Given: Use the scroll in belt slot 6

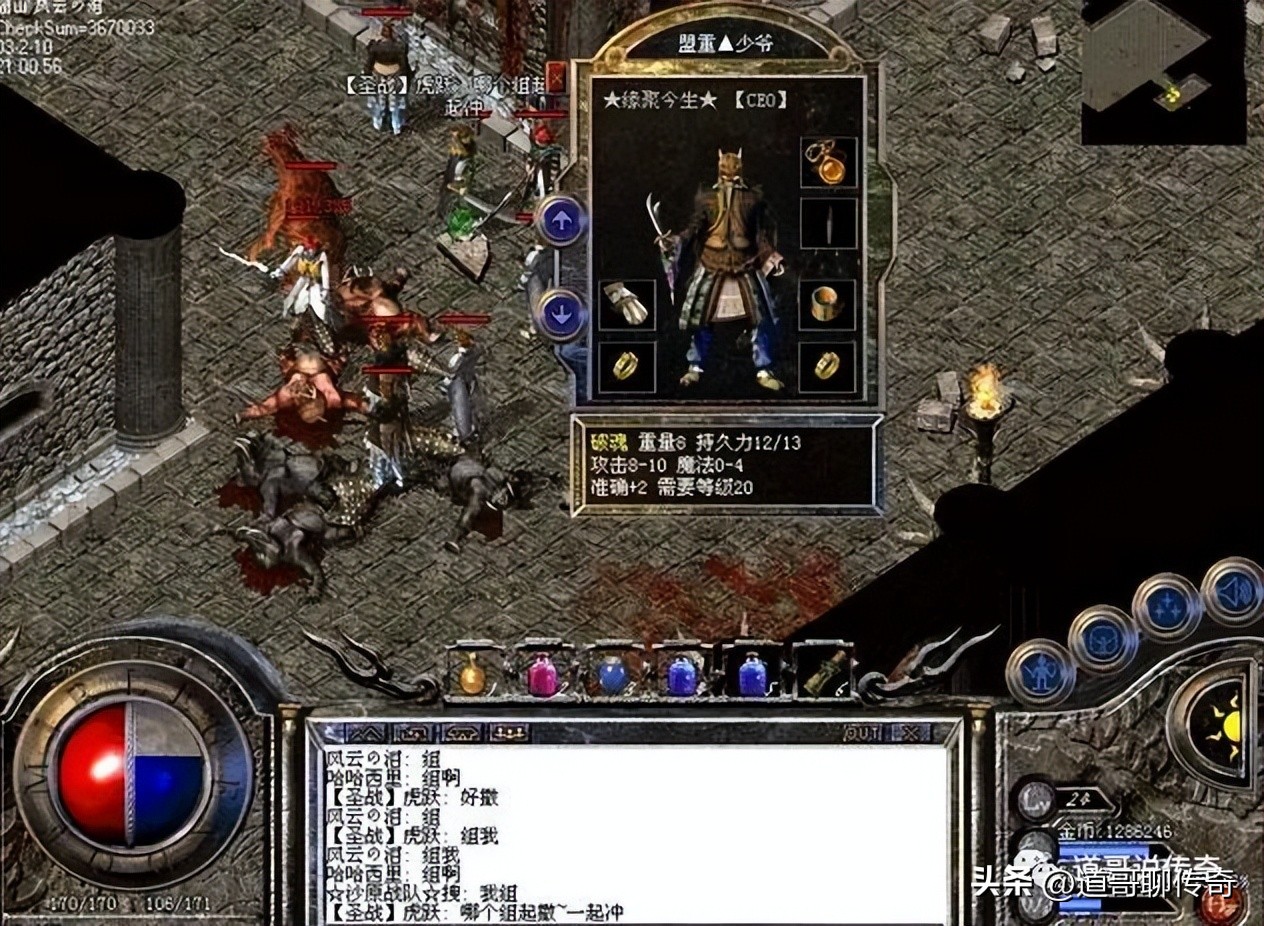Looking at the screenshot, I should point(823,673).
